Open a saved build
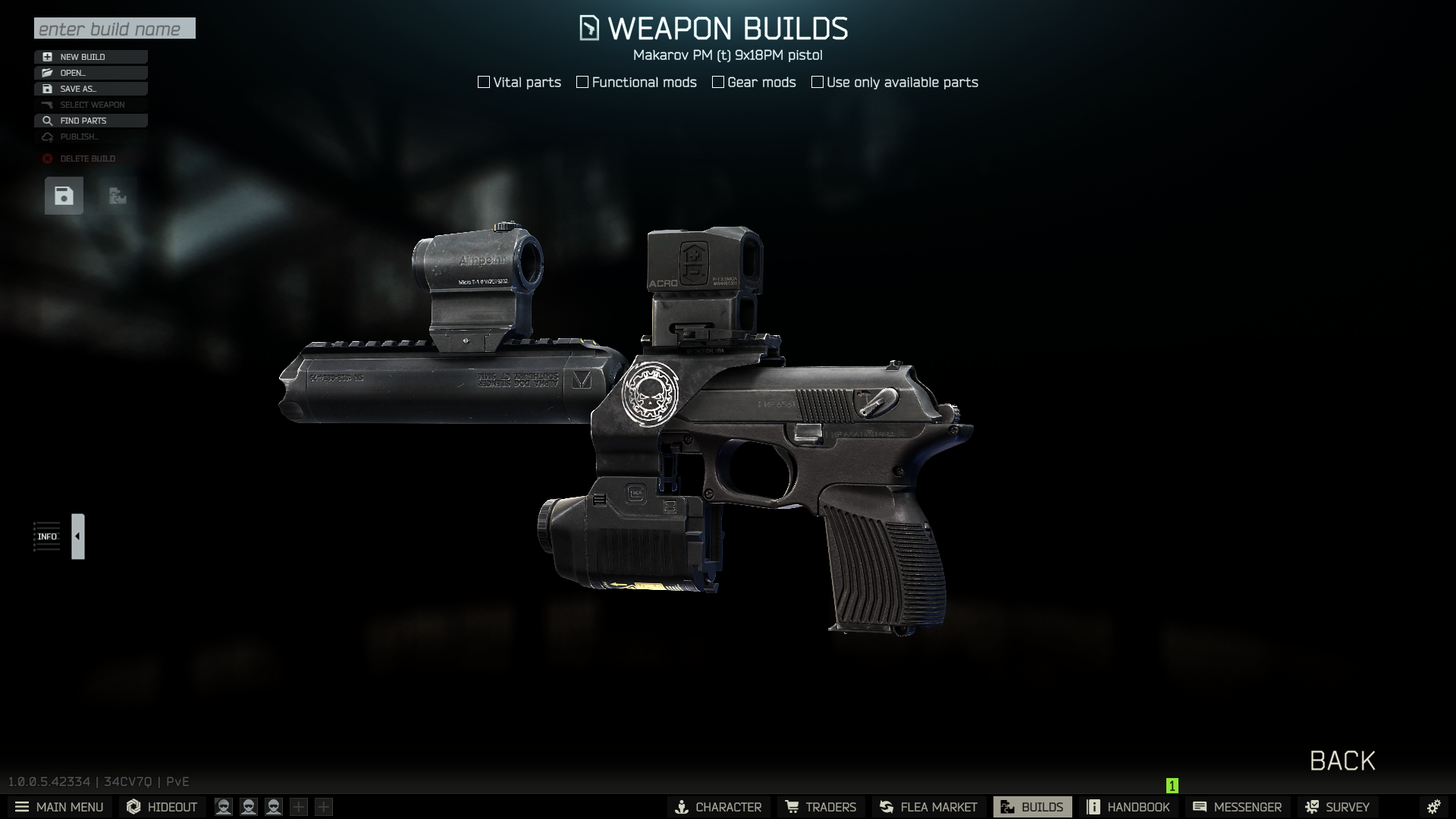The width and height of the screenshot is (1456, 819). 90,73
